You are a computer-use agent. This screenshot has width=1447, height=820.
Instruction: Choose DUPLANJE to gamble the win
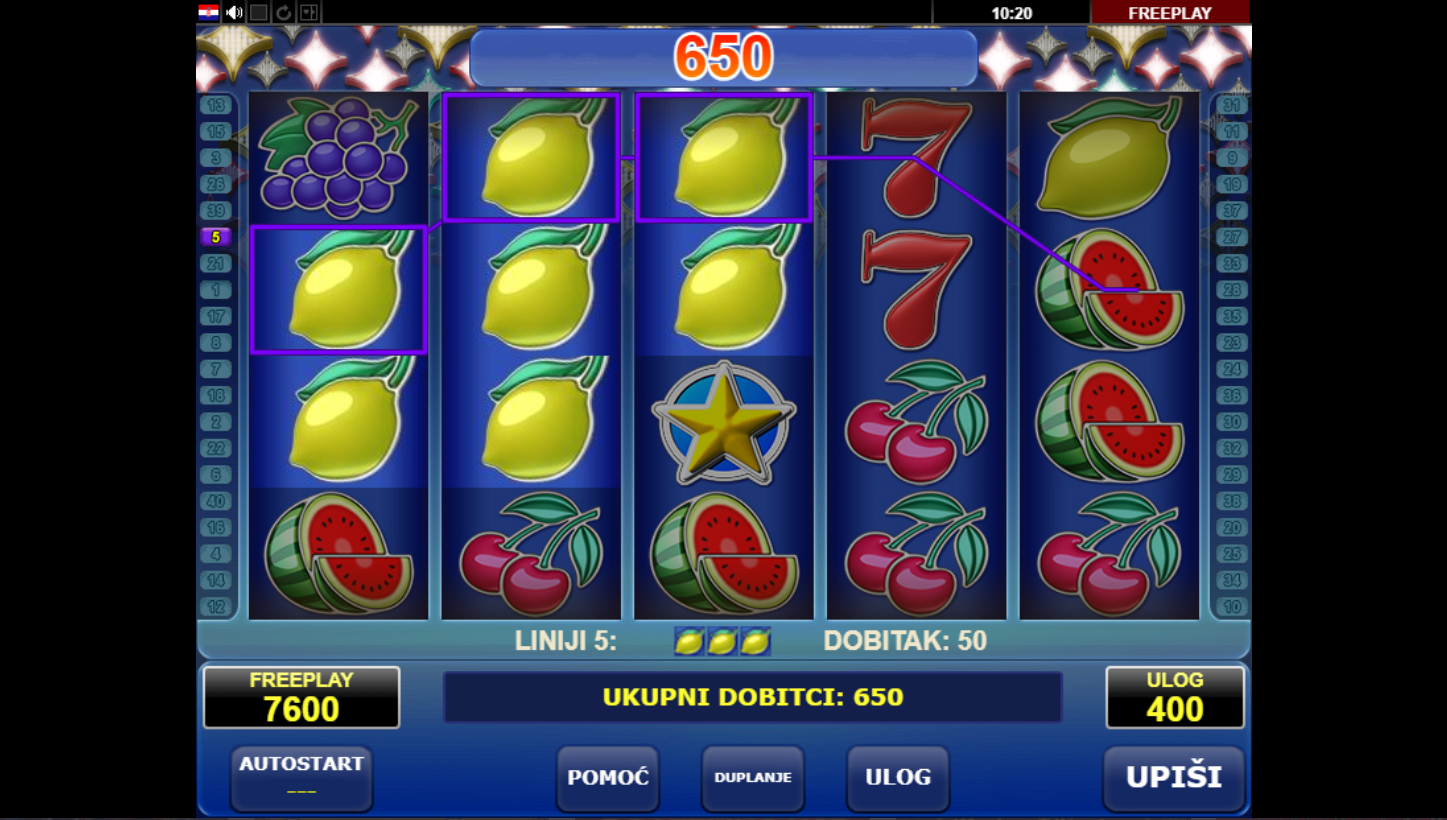(752, 778)
